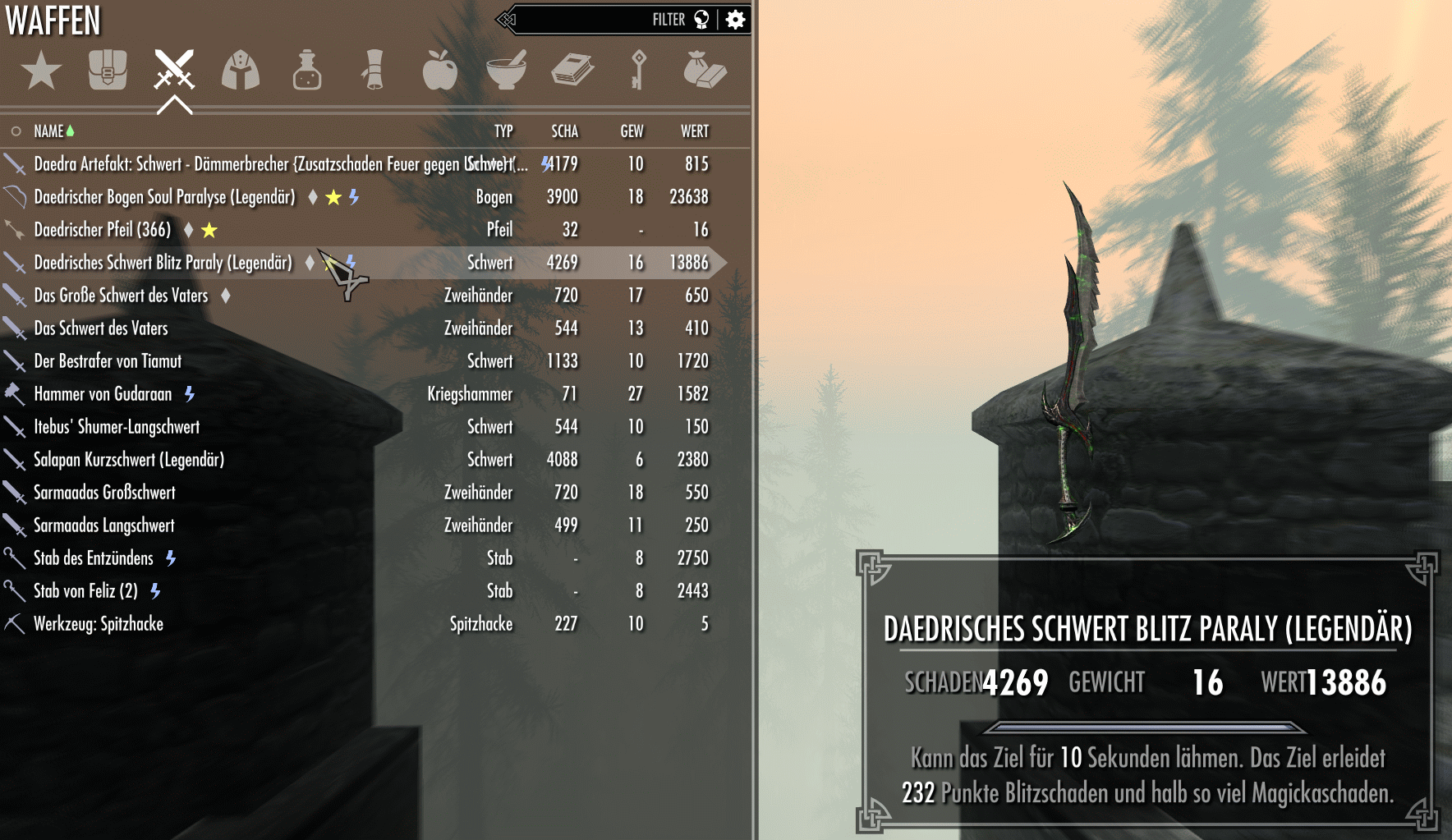Open the Apparel cloak category icon
The image size is (1452, 840).
pyautogui.click(x=239, y=72)
